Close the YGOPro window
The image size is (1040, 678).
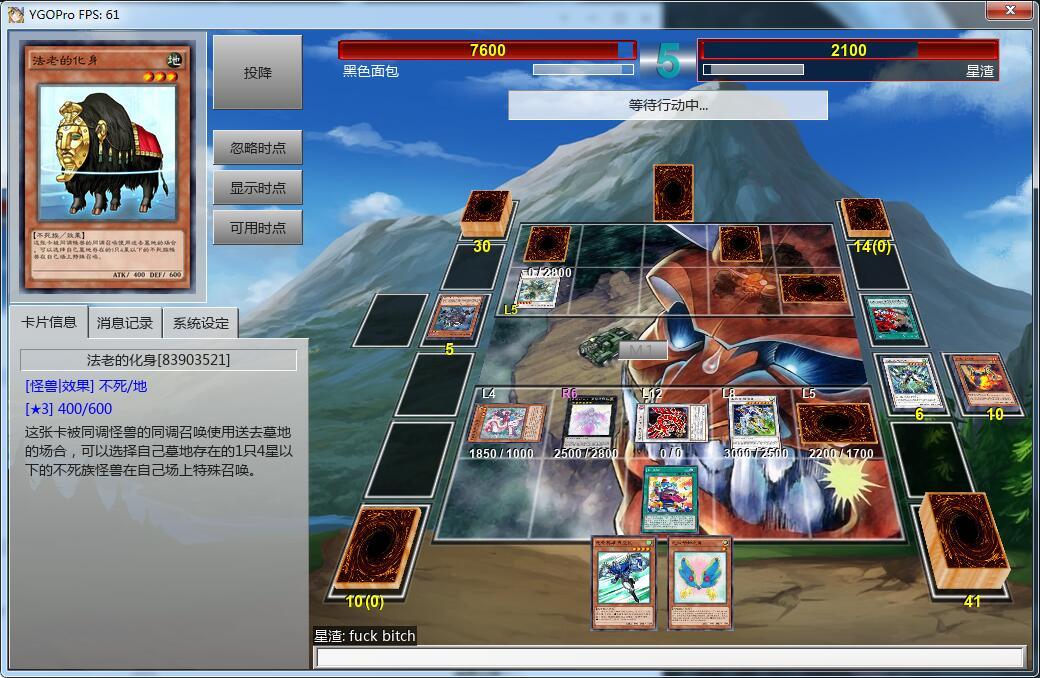tap(1008, 11)
